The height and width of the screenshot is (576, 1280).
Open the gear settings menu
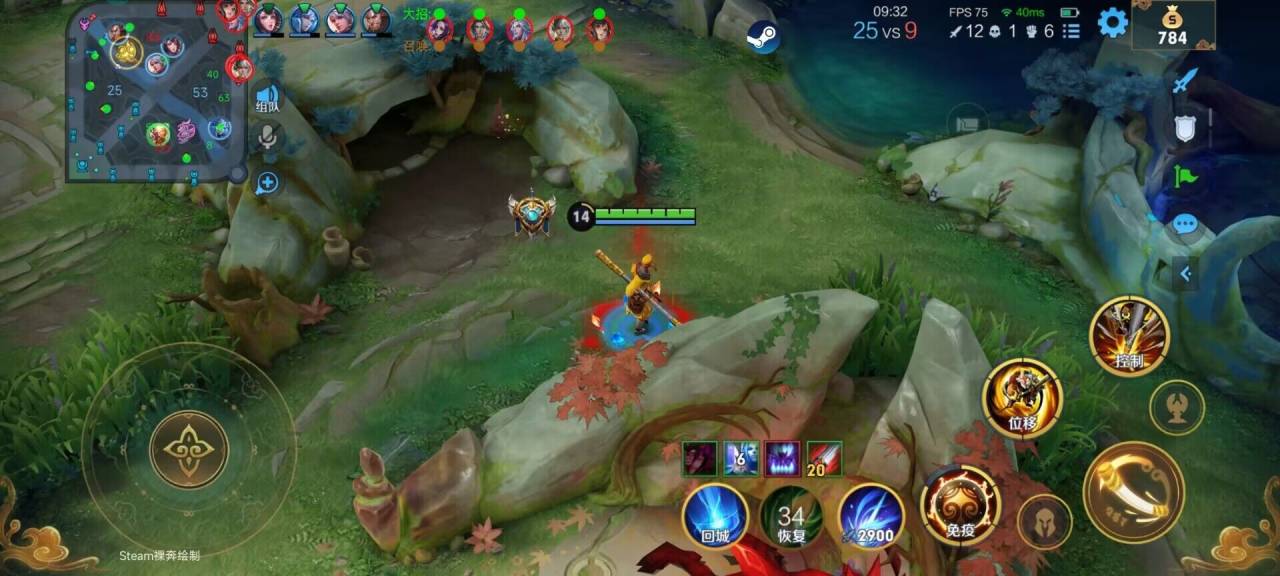(x=1112, y=22)
